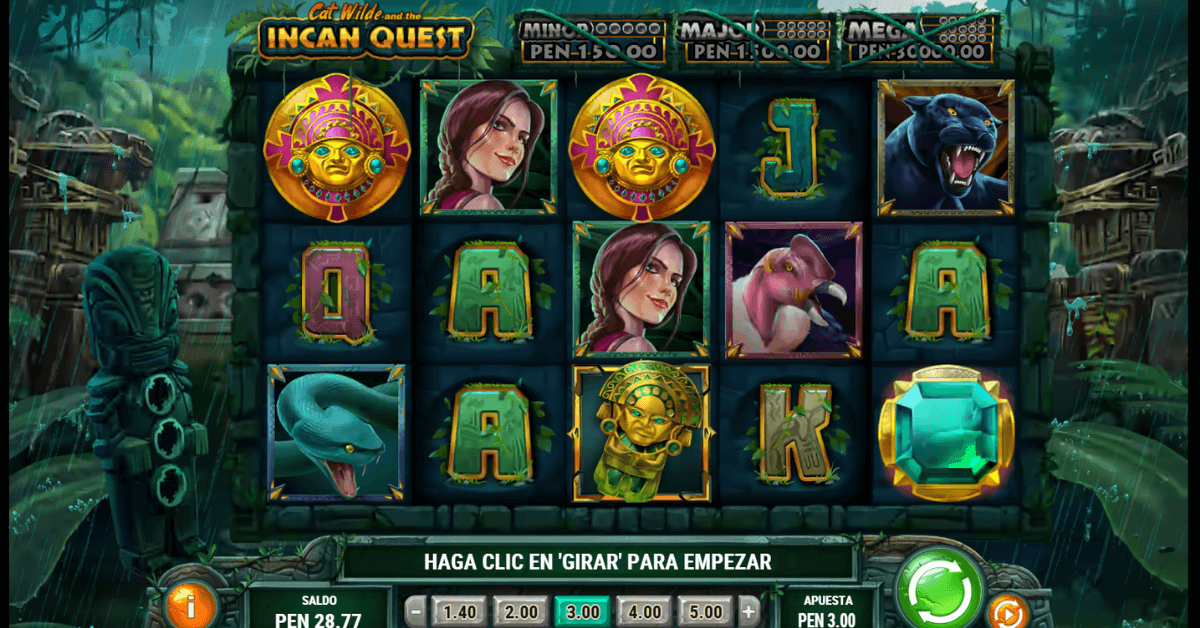The height and width of the screenshot is (628, 1200).
Task: Decrease the bet with the minus button
Action: click(416, 611)
